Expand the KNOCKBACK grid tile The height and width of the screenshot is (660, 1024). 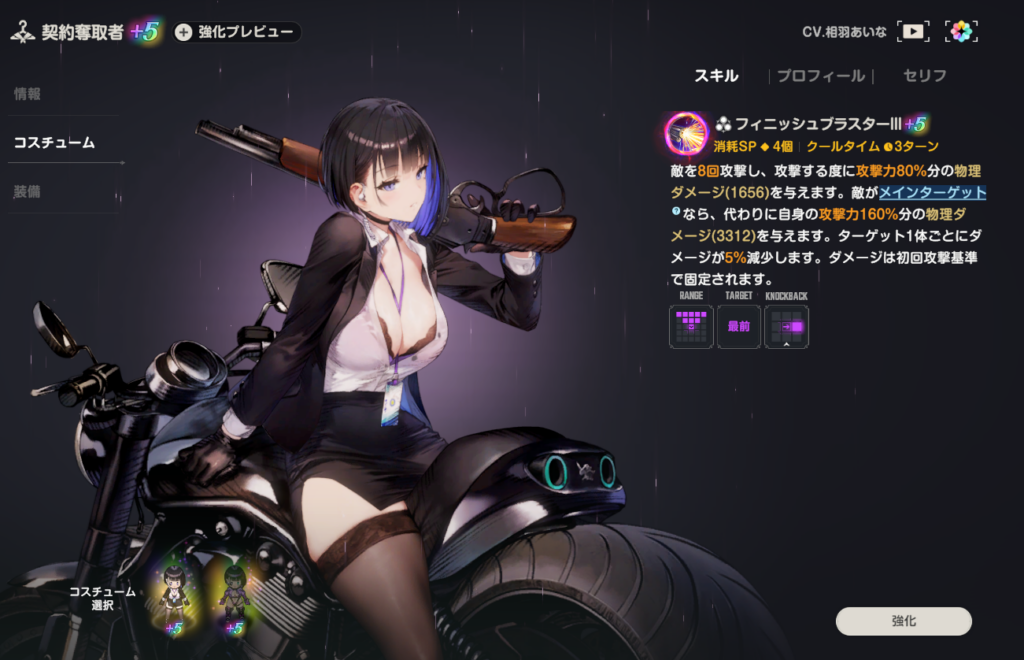(x=787, y=326)
